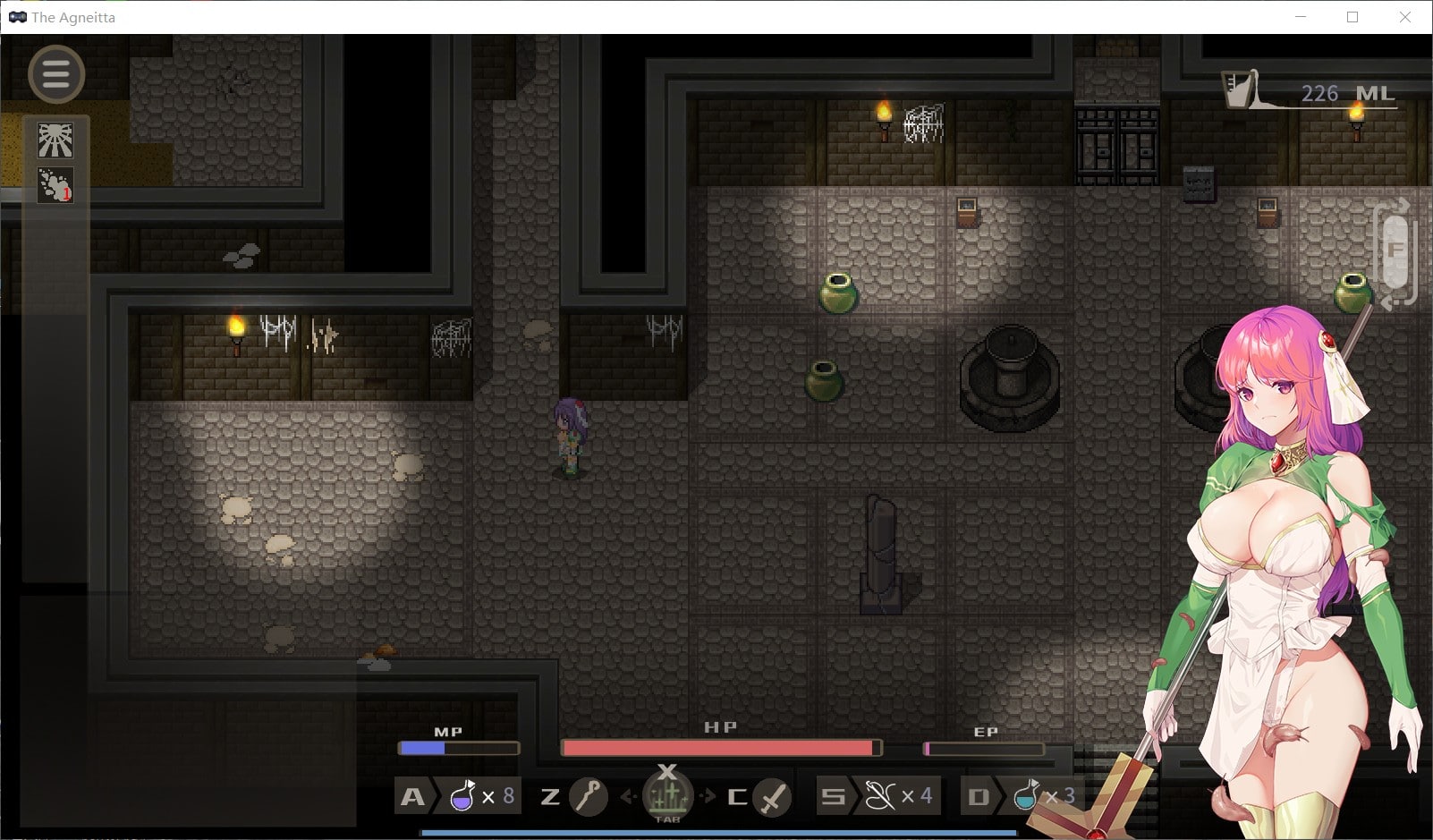Click the left arrow beside the skill icon

[x=628, y=795]
